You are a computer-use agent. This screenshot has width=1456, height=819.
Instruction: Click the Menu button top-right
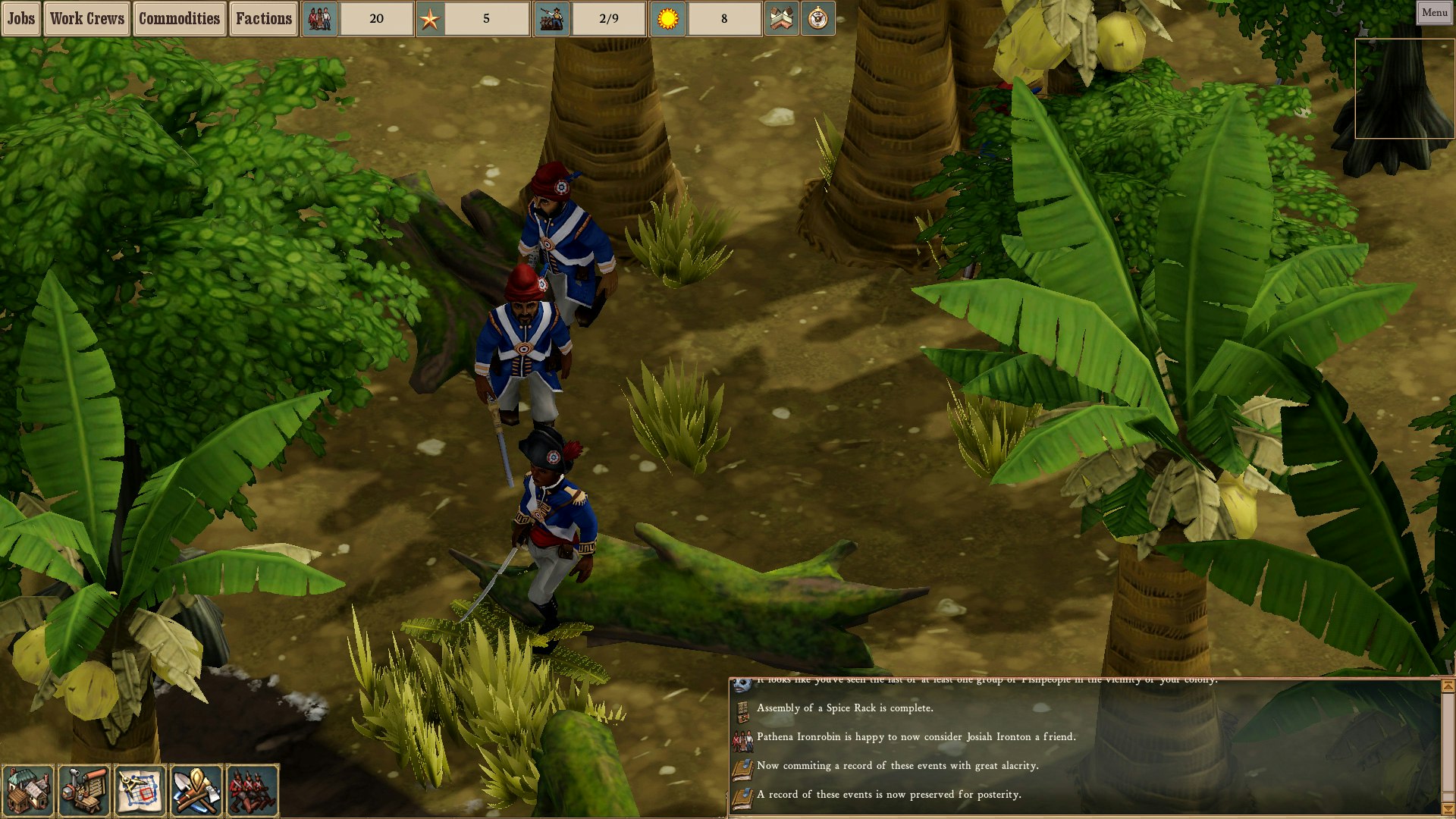click(1432, 12)
